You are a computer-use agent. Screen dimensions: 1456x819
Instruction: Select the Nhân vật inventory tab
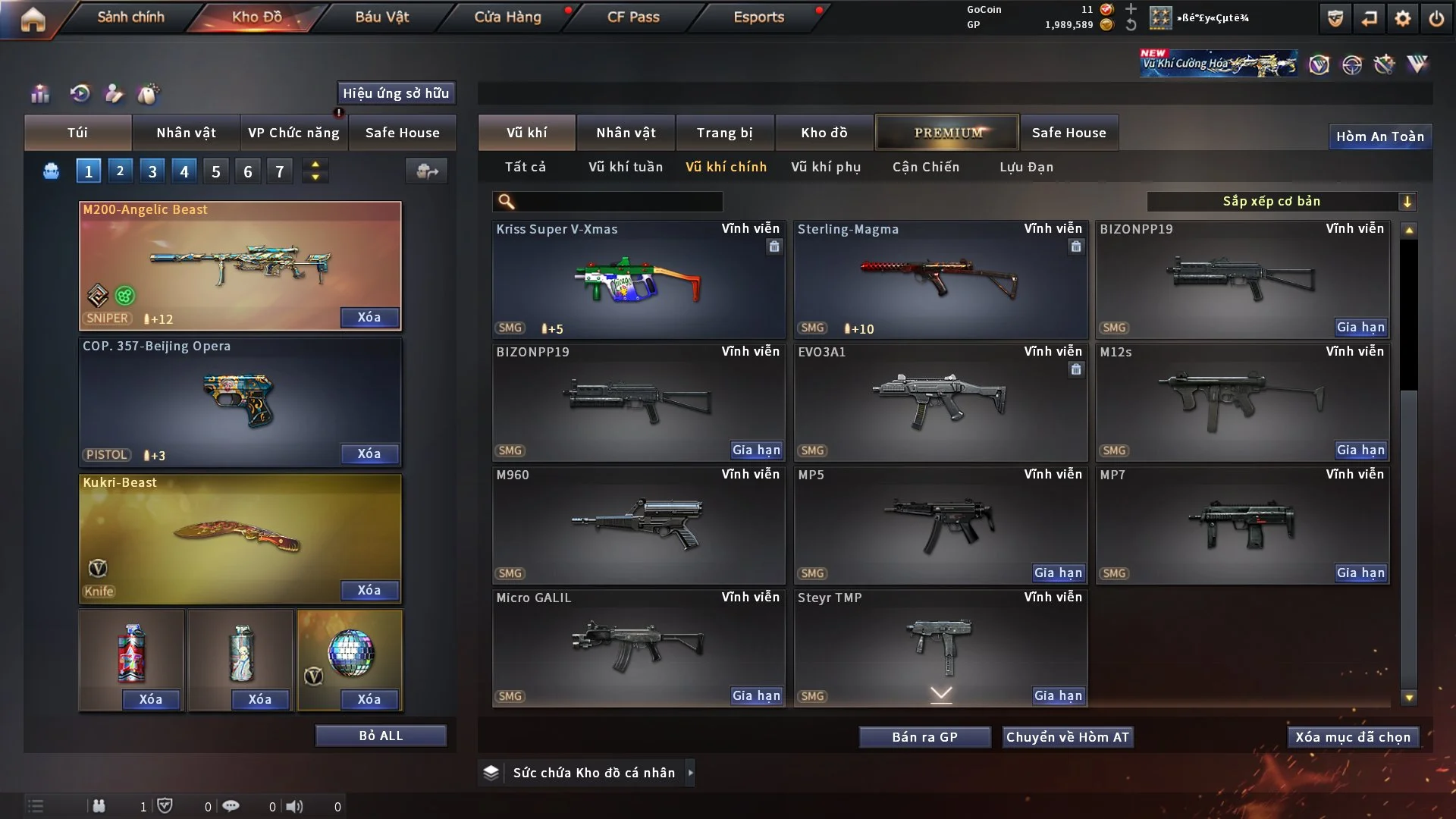pos(626,133)
